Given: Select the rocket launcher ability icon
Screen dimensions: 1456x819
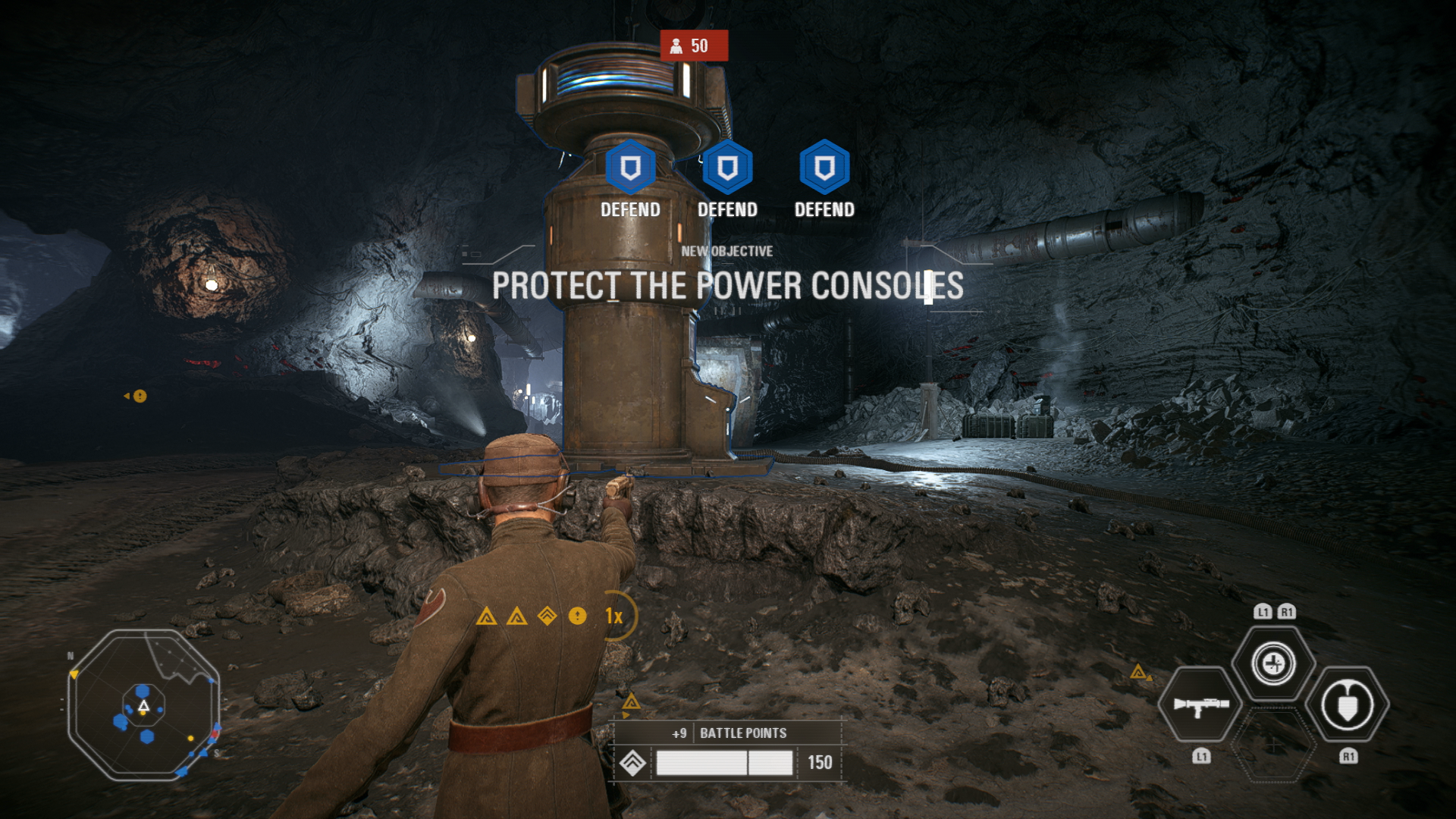Looking at the screenshot, I should click(1202, 704).
